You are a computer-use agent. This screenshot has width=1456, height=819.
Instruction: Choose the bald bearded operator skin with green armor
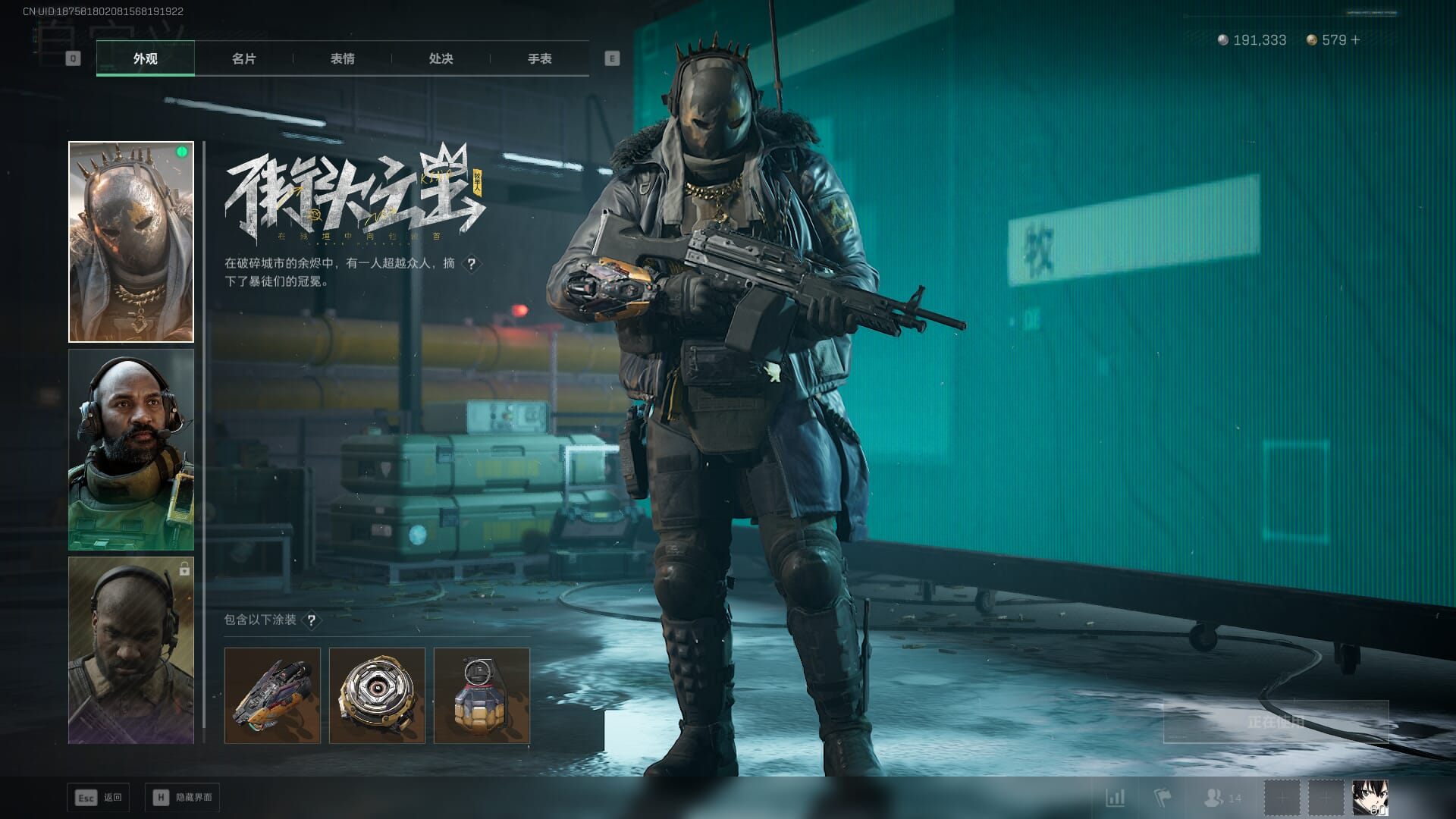tap(131, 450)
